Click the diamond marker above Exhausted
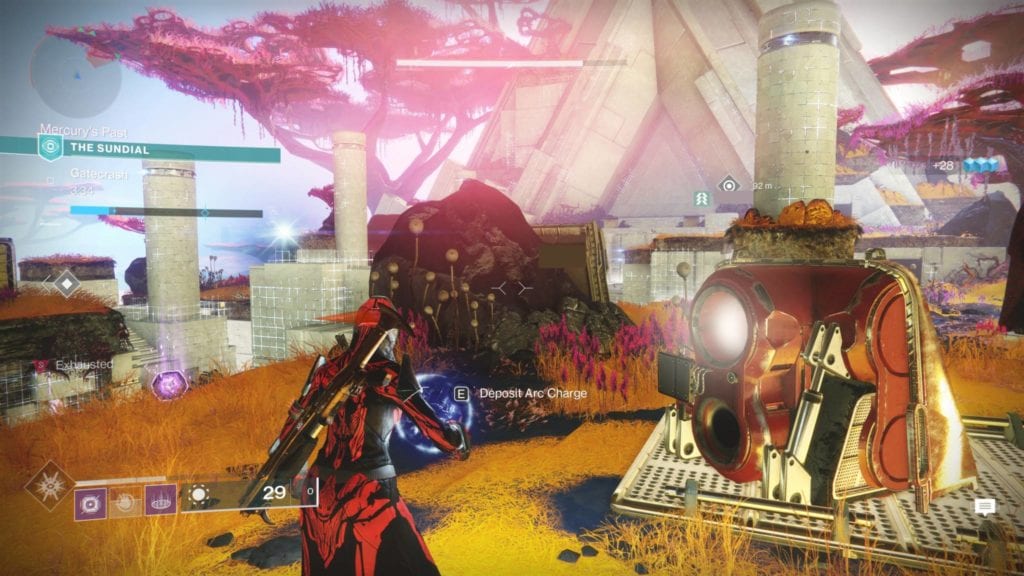Image resolution: width=1024 pixels, height=576 pixels. 66,284
